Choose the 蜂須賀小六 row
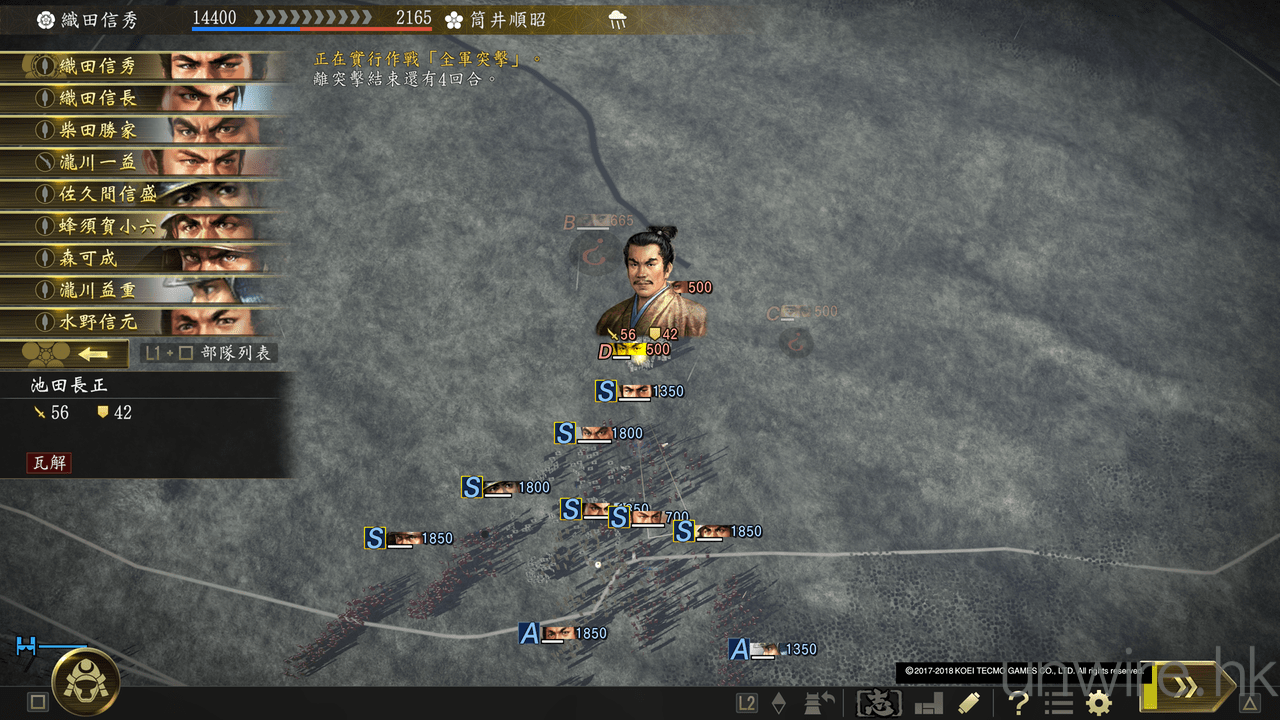 140,227
